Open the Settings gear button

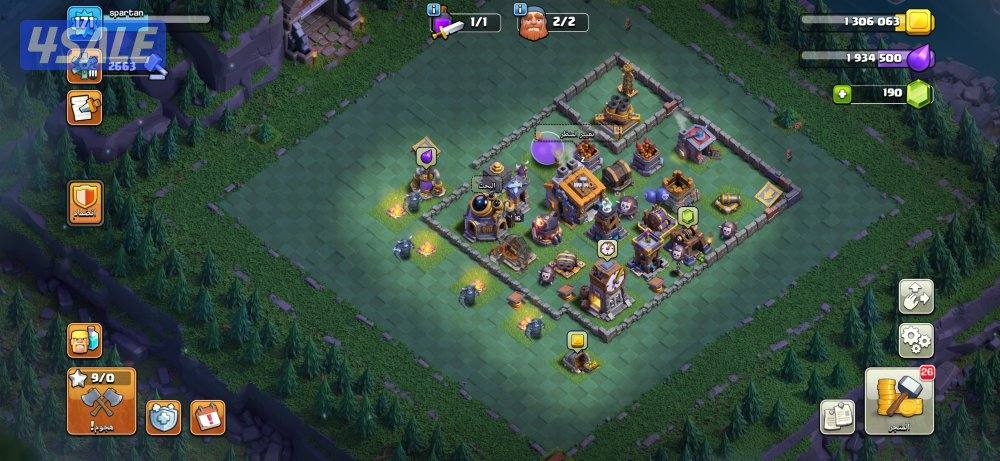pos(915,340)
